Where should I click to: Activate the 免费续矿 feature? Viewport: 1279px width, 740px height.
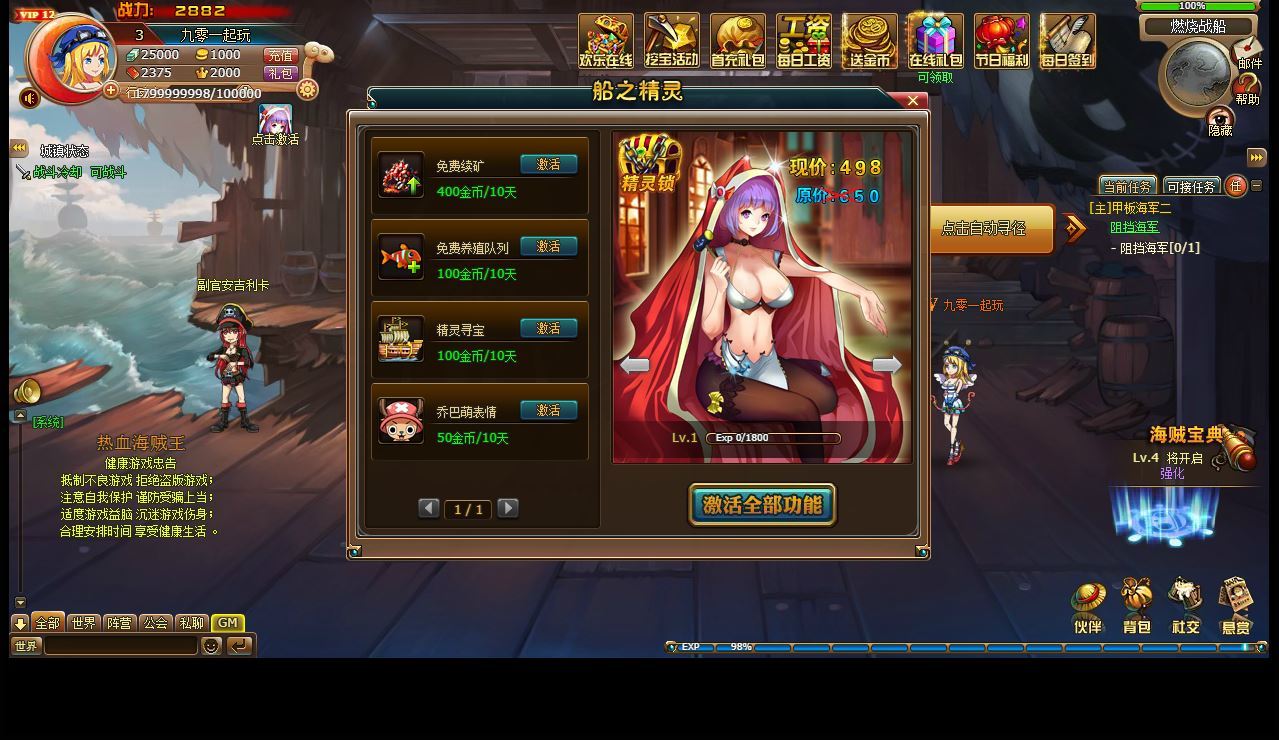[548, 165]
